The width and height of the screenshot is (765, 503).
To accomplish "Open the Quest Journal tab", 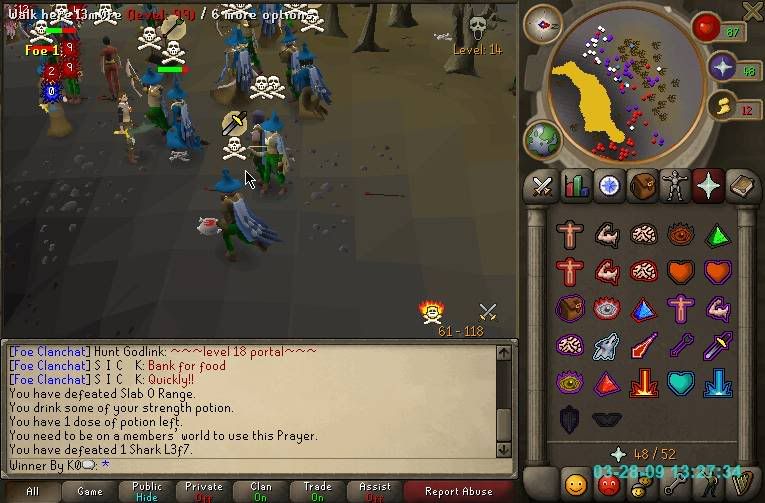I will [608, 186].
